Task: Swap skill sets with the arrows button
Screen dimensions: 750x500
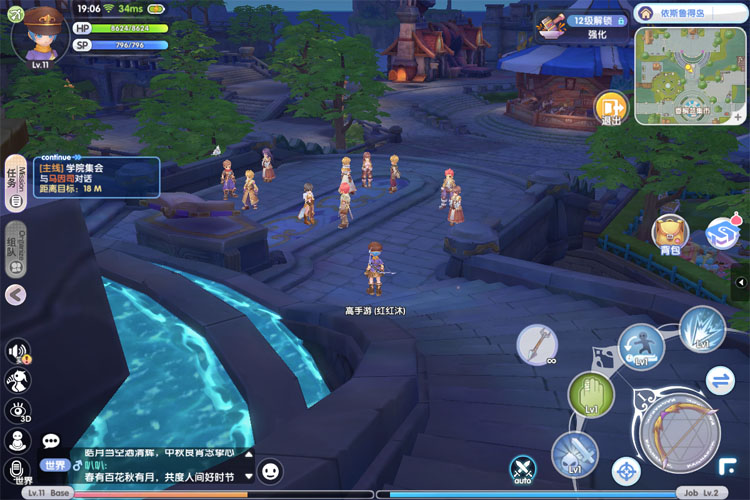Action: coord(720,380)
